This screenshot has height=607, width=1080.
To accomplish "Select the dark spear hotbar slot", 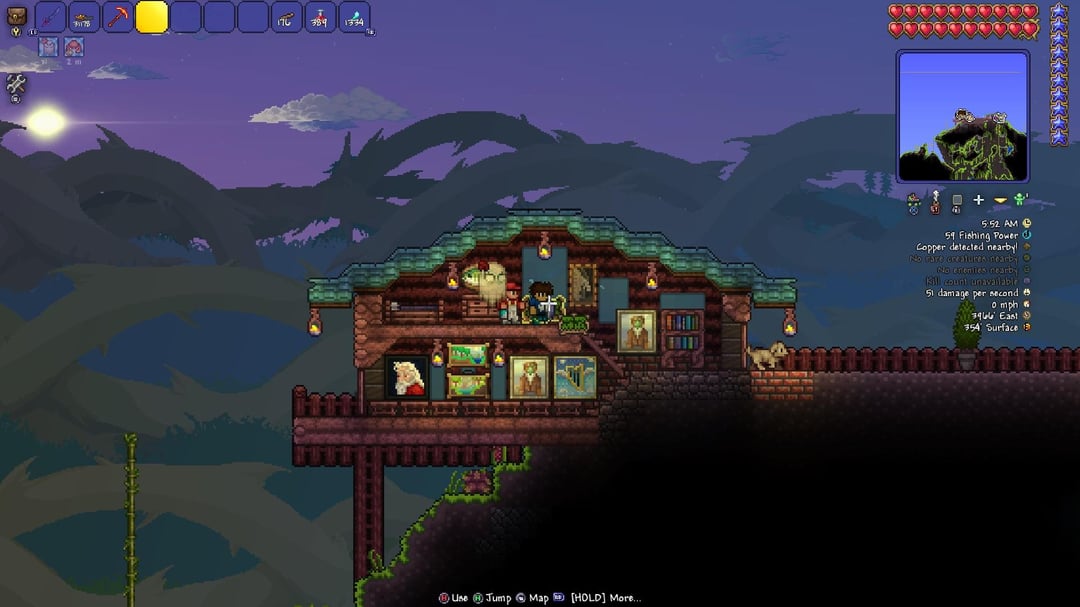I will [x=51, y=17].
